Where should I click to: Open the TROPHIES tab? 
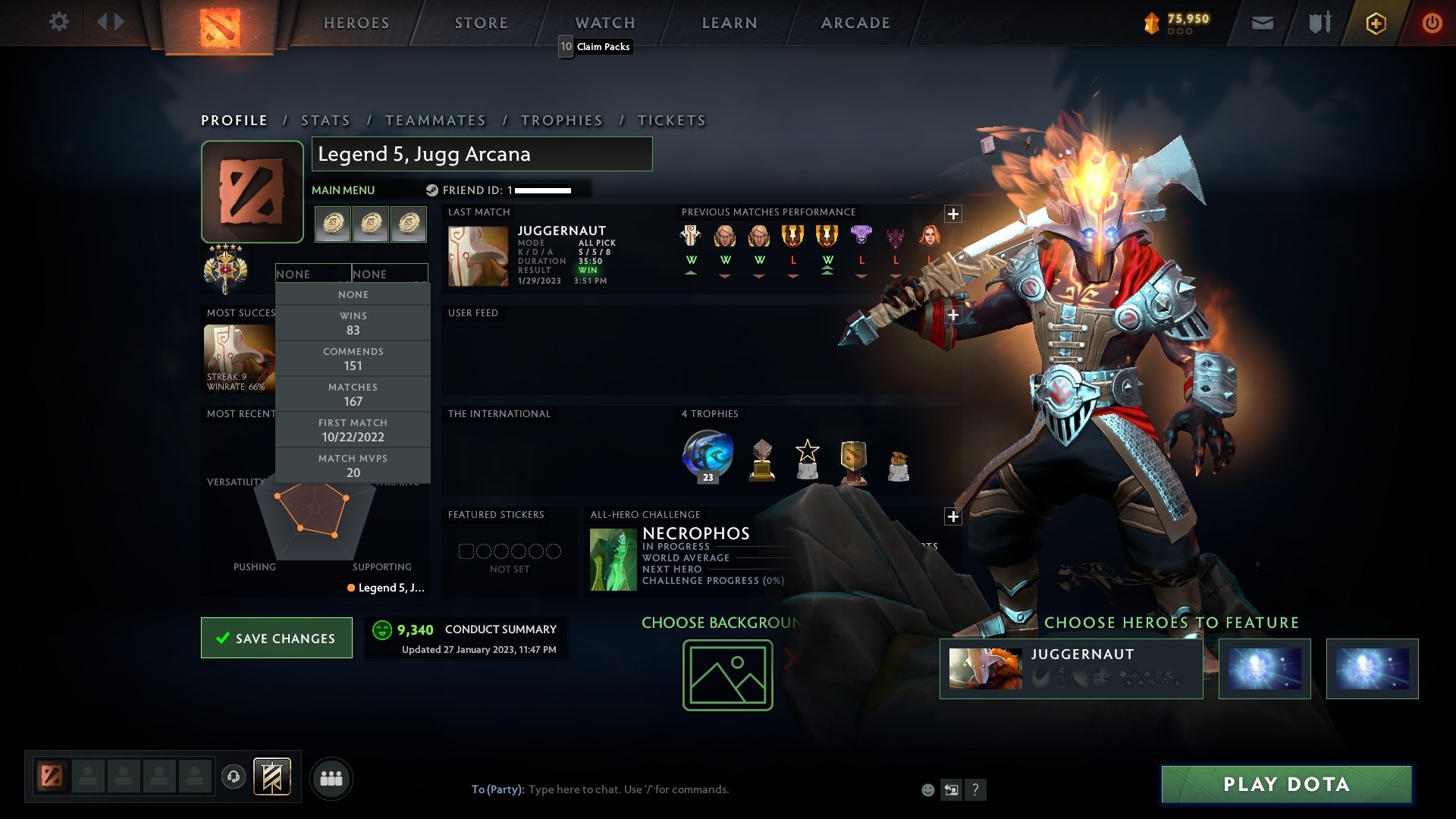tap(561, 120)
